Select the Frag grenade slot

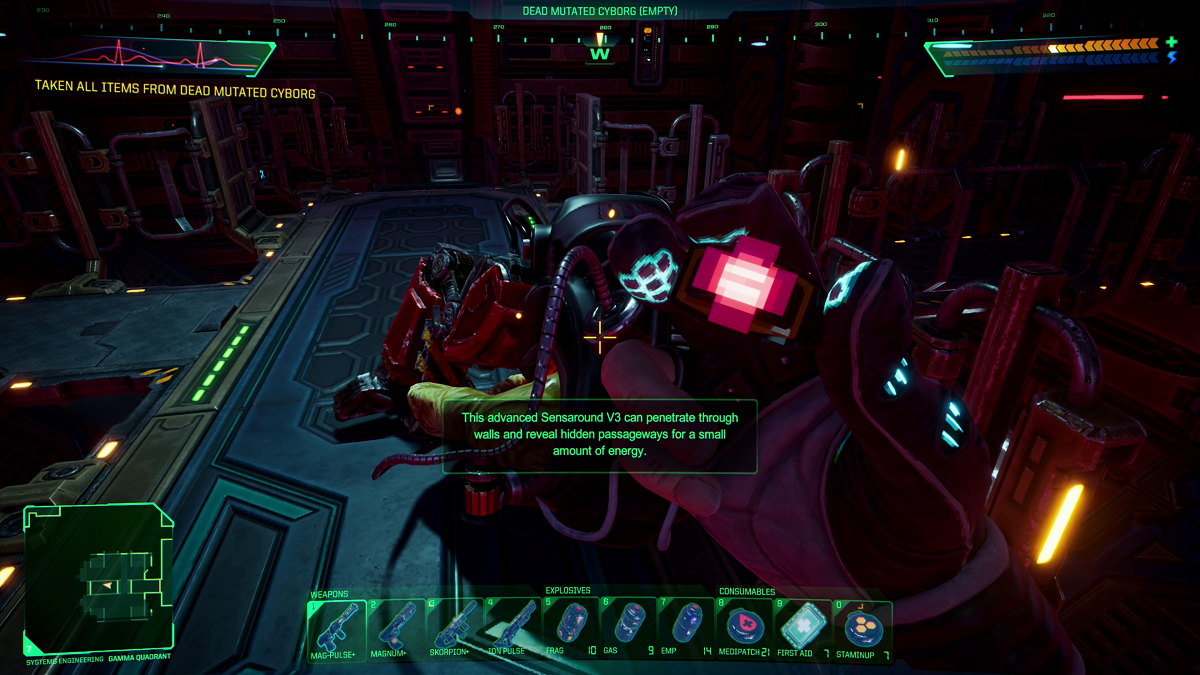571,629
